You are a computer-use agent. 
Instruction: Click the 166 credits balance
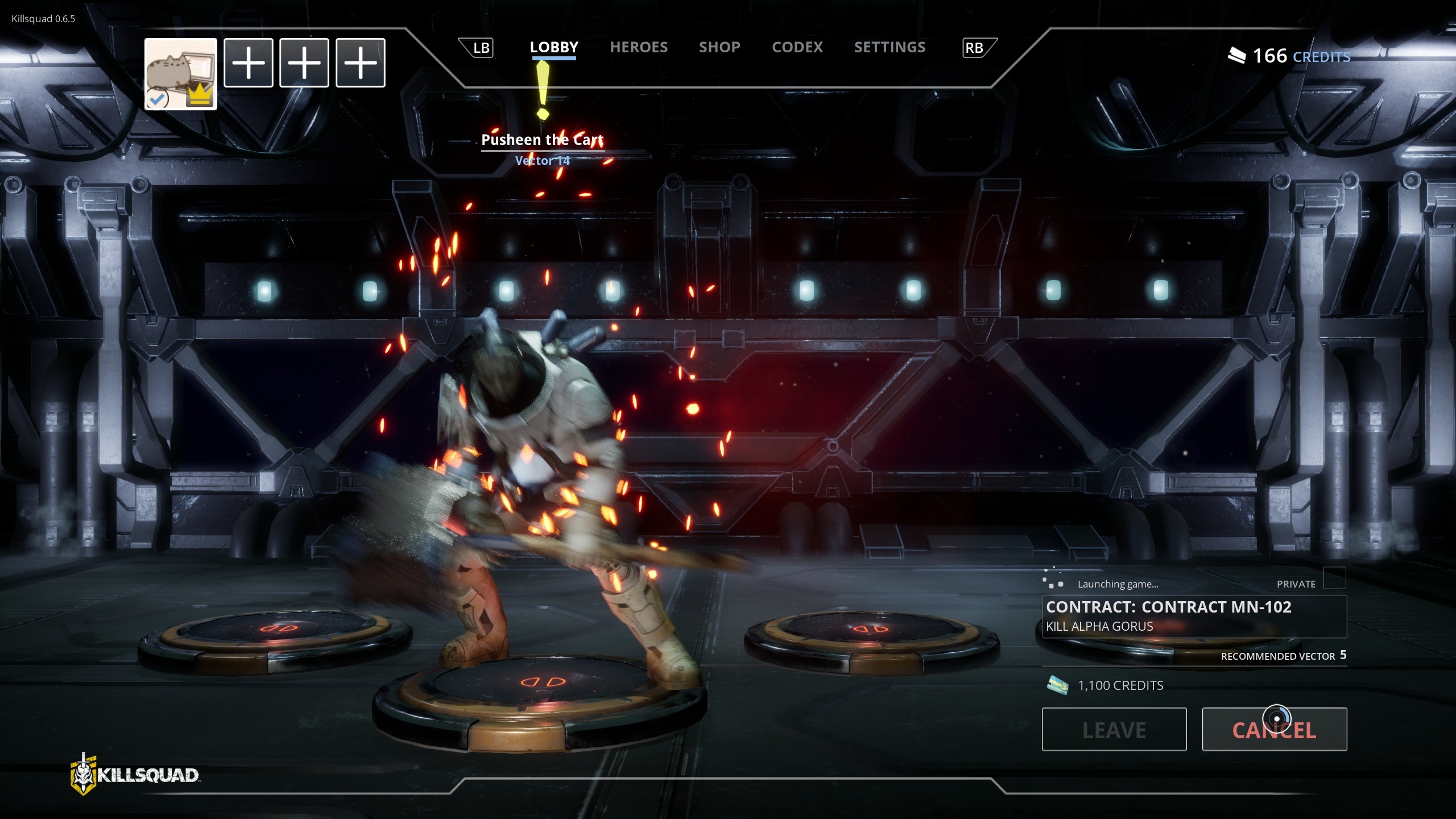point(1289,56)
